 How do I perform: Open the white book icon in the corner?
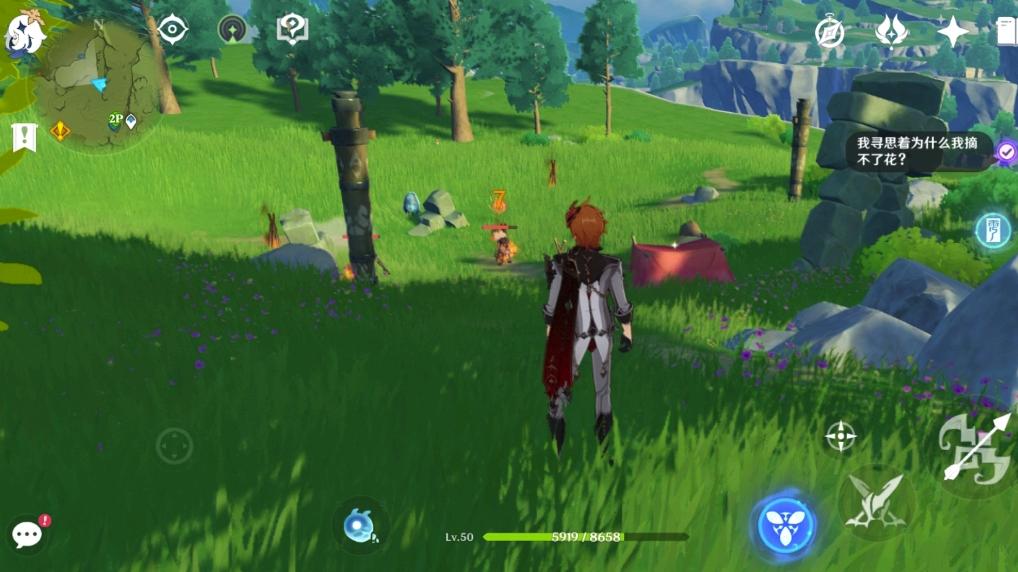tap(1005, 32)
